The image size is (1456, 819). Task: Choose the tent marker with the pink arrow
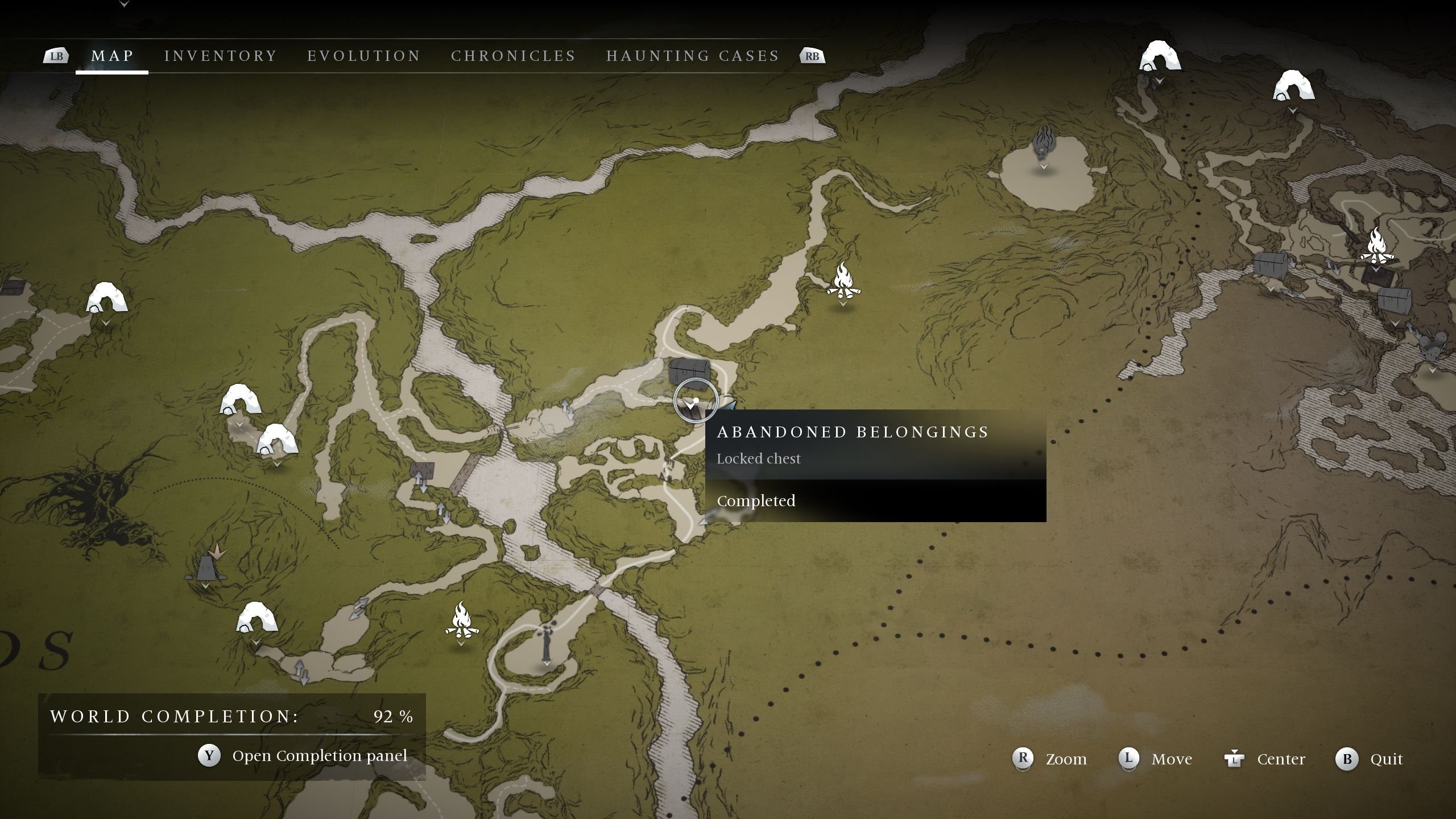[206, 565]
